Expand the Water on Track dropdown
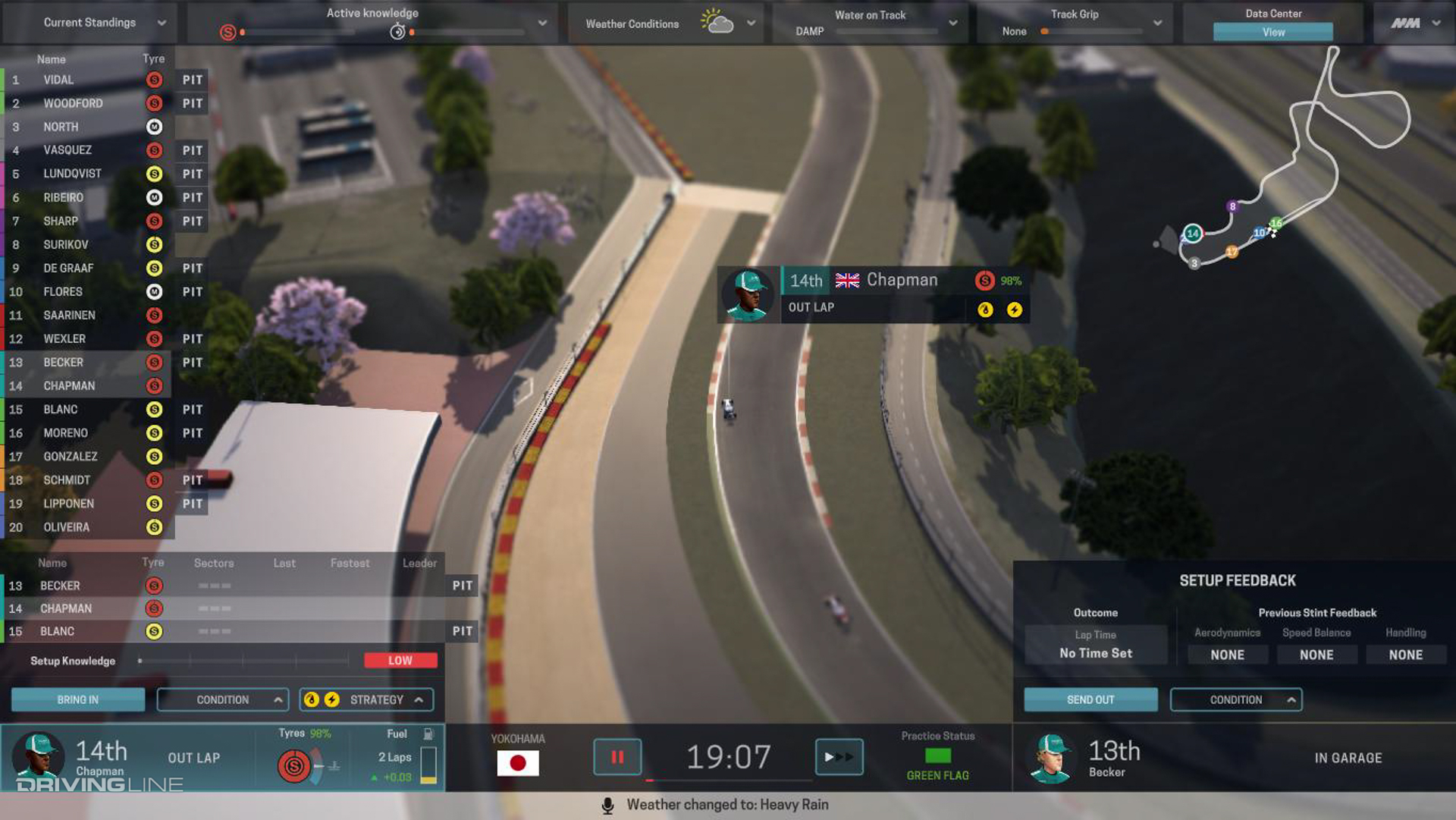This screenshot has width=1456, height=820. 953,23
